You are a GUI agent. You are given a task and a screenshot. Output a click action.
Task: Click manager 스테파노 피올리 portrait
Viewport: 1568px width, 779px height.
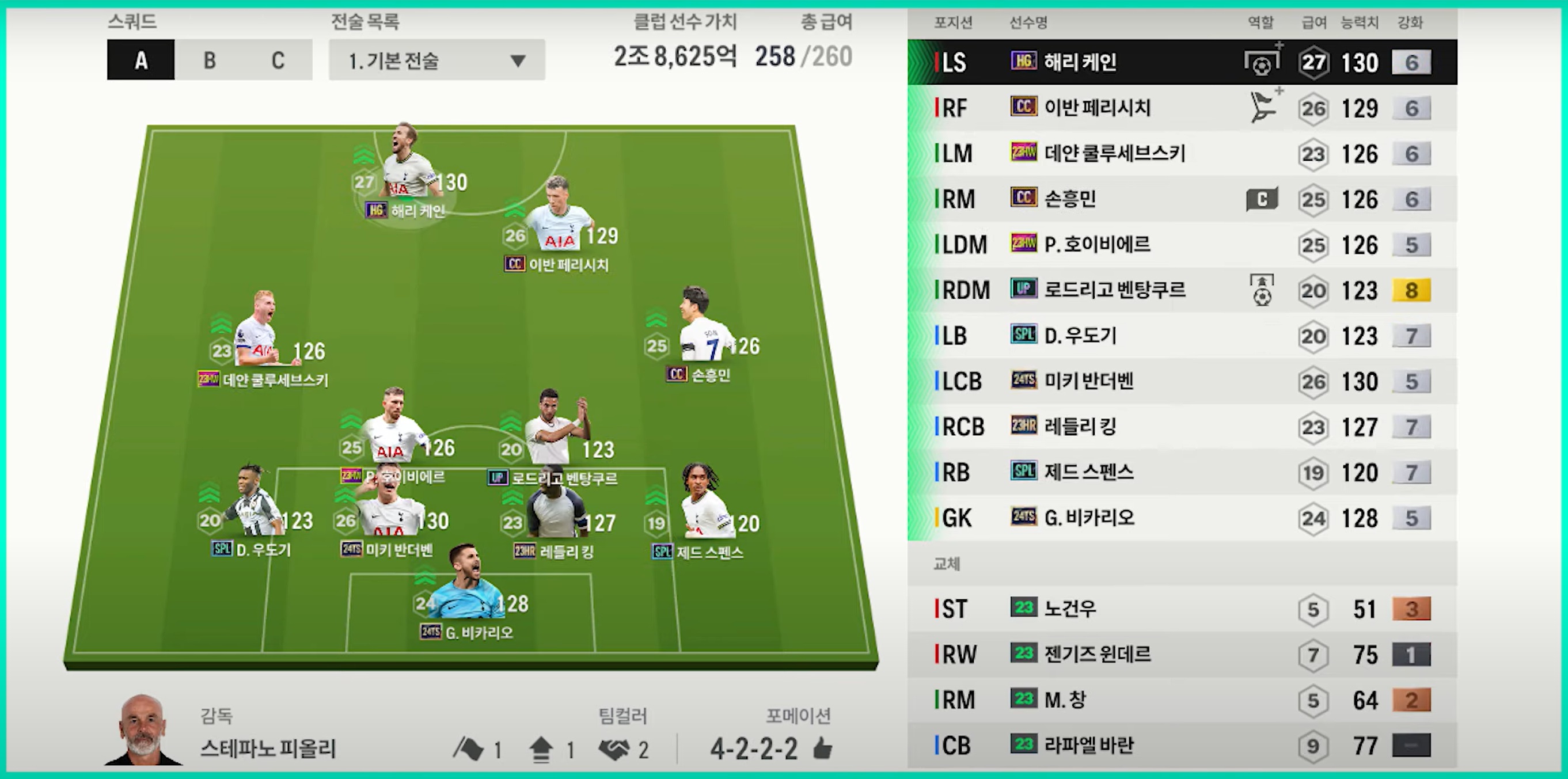click(142, 730)
